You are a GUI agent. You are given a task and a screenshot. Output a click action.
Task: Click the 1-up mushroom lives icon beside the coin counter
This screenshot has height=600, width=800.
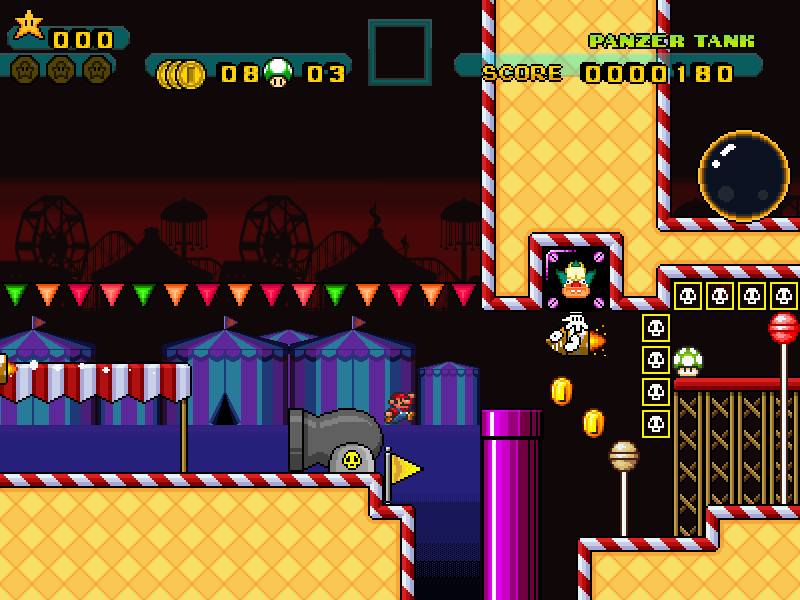tap(278, 72)
